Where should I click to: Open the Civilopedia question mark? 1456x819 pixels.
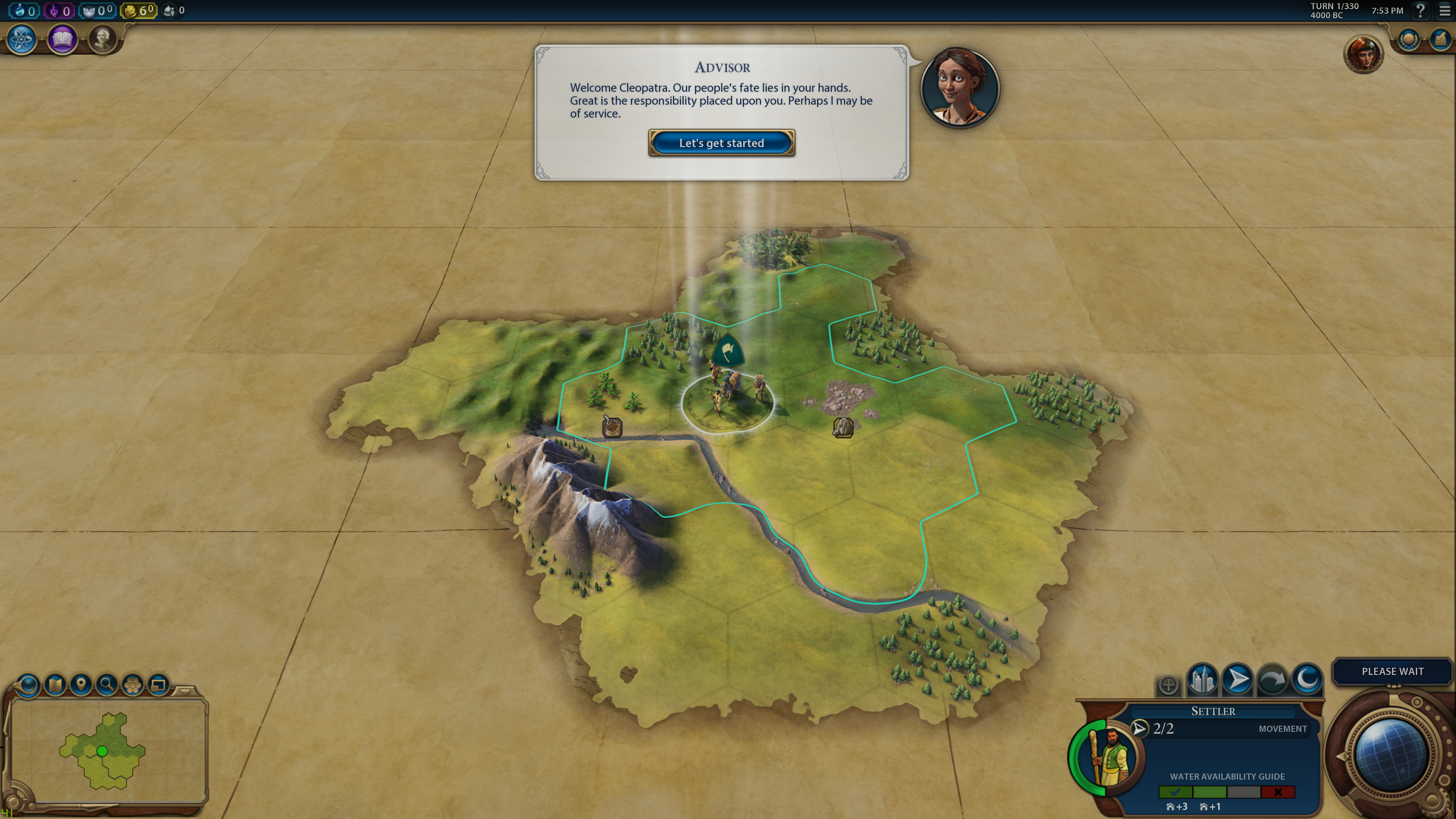coord(1420,11)
